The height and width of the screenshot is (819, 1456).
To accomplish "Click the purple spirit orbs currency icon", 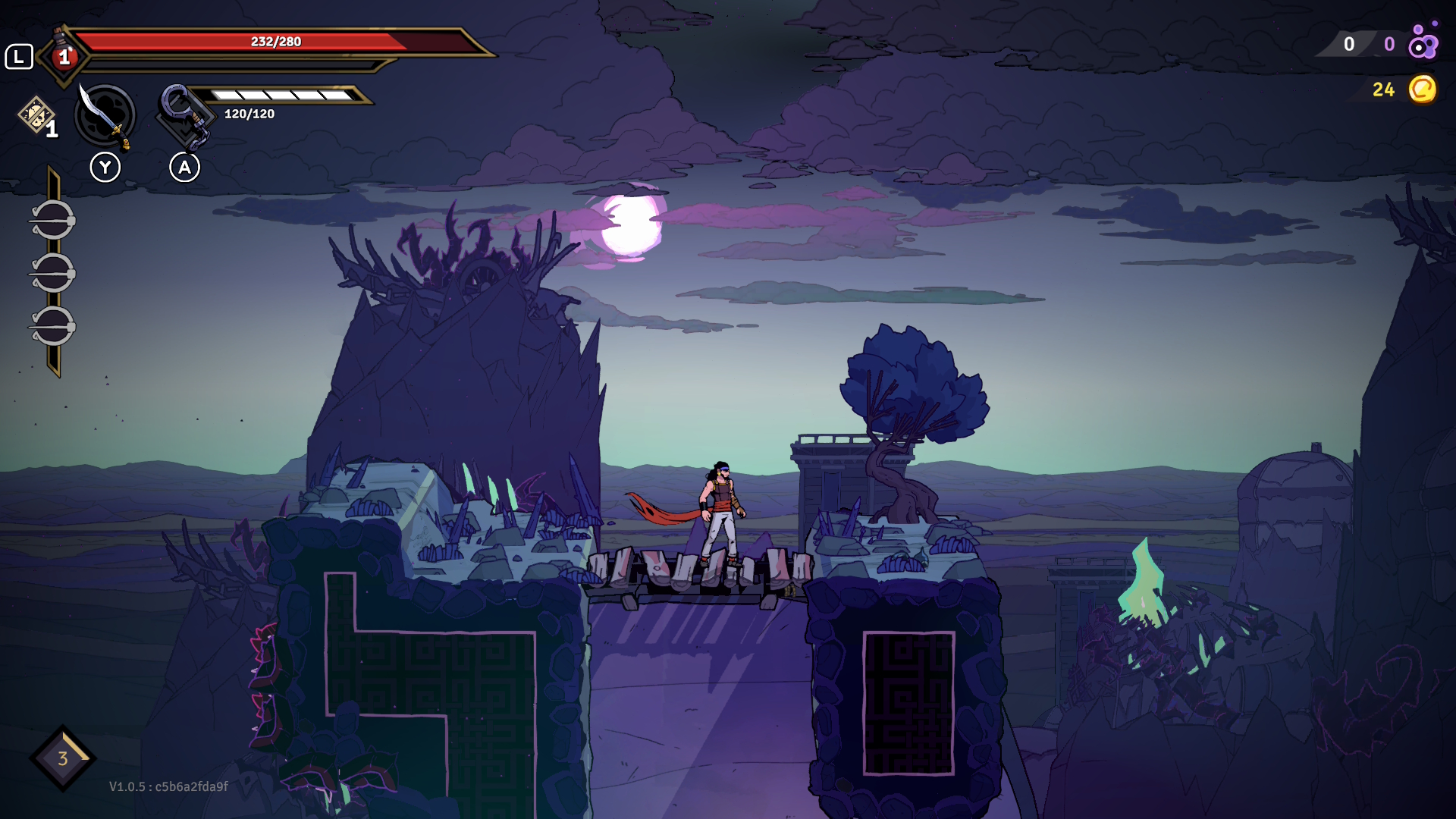I will [1423, 42].
